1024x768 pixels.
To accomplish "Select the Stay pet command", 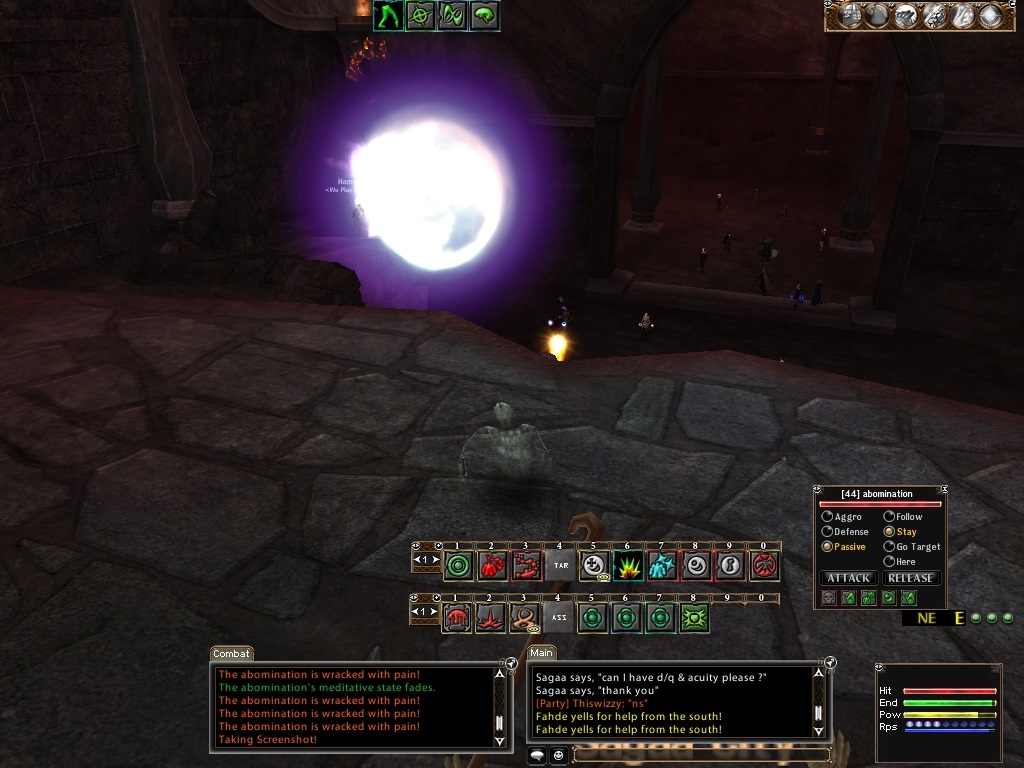I will 889,532.
